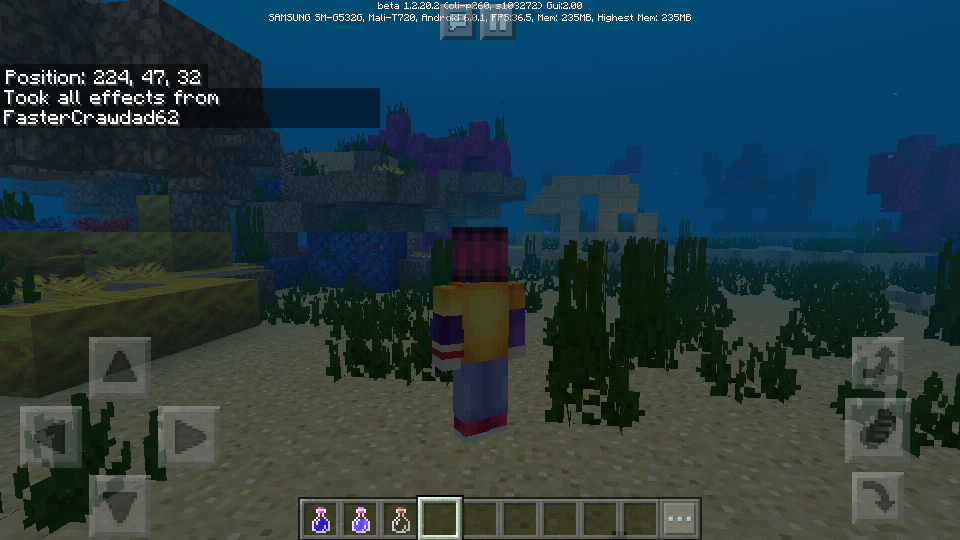Tap the move right arrow
This screenshot has height=540, width=960.
tap(189, 436)
